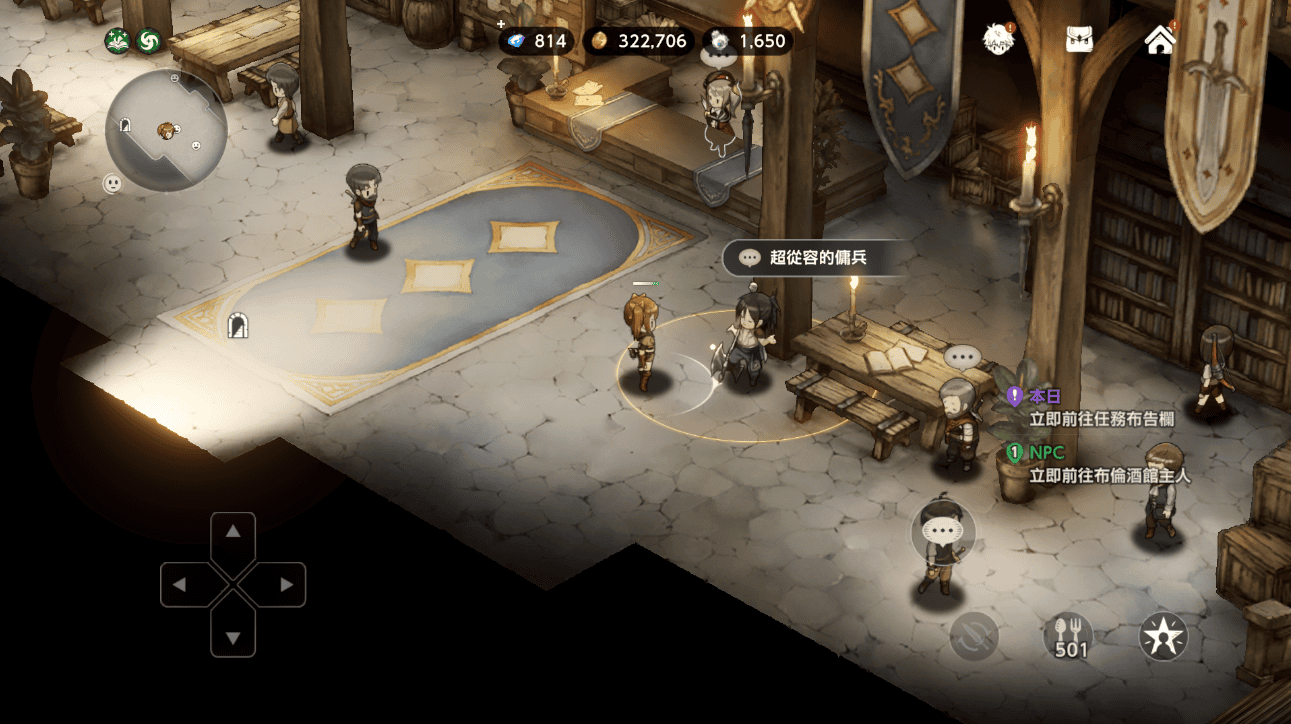Viewport: 1291px width, 724px height.
Task: Tap the round speech bubble interact button
Action: pyautogui.click(x=943, y=530)
